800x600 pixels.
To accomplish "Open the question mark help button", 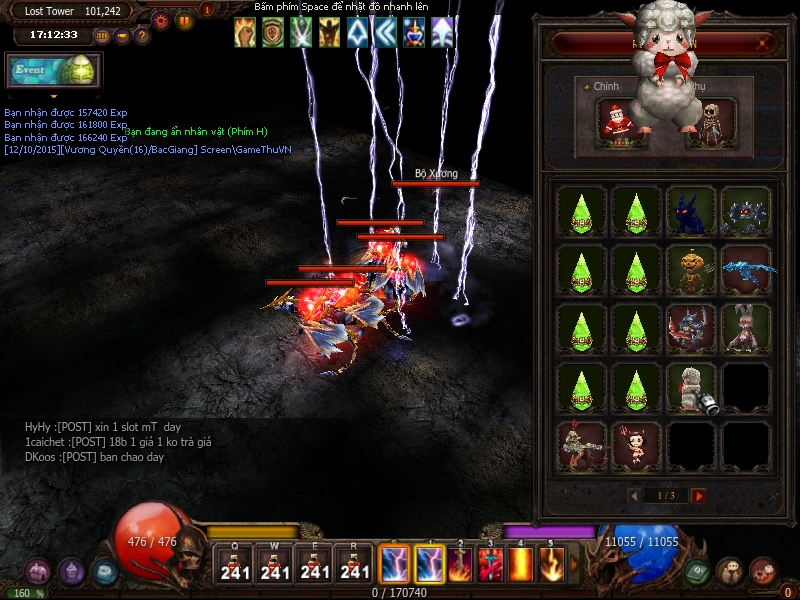I will [x=142, y=36].
